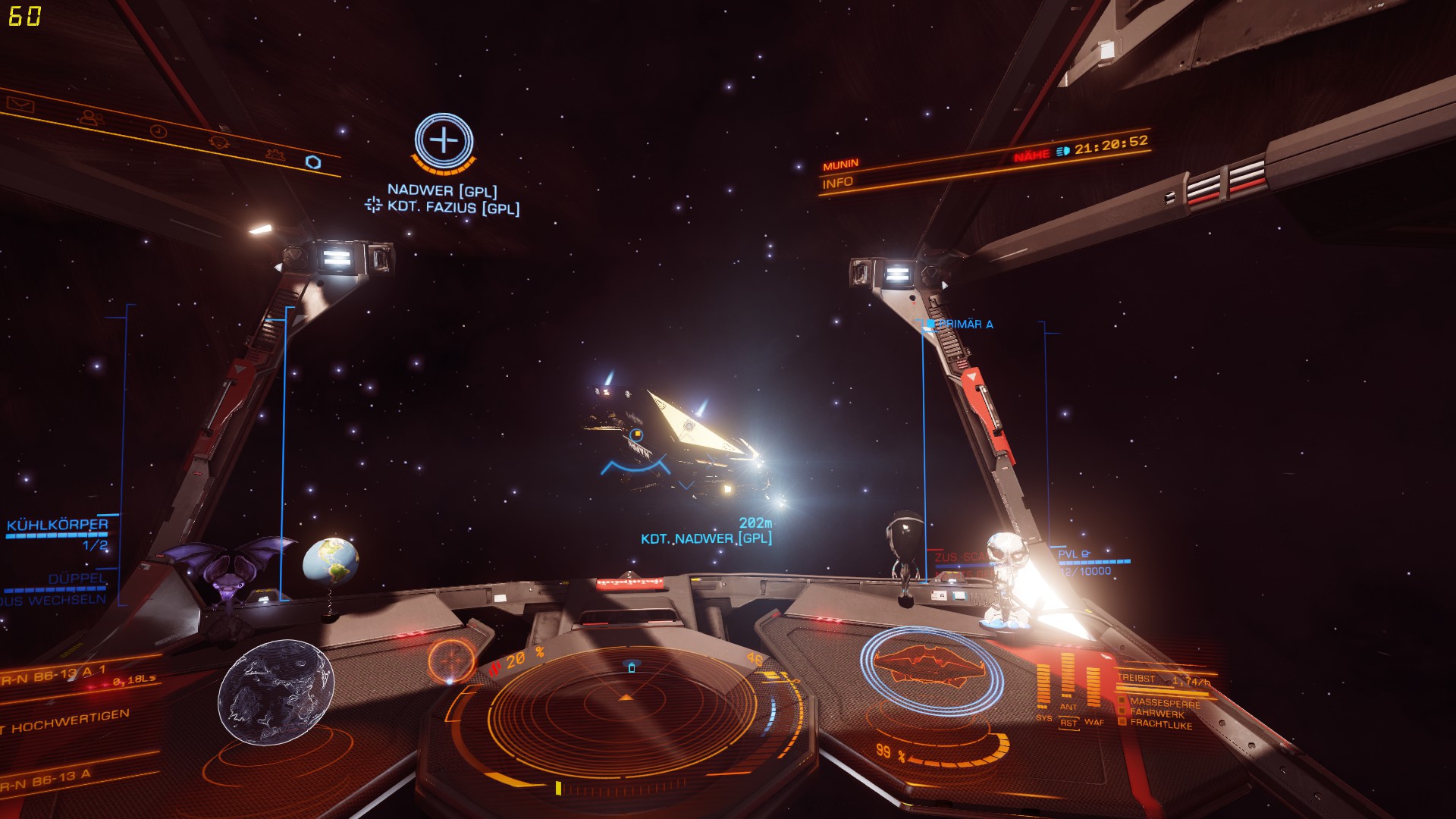
Task: Click the navigation compass indicator
Action: tap(451, 660)
